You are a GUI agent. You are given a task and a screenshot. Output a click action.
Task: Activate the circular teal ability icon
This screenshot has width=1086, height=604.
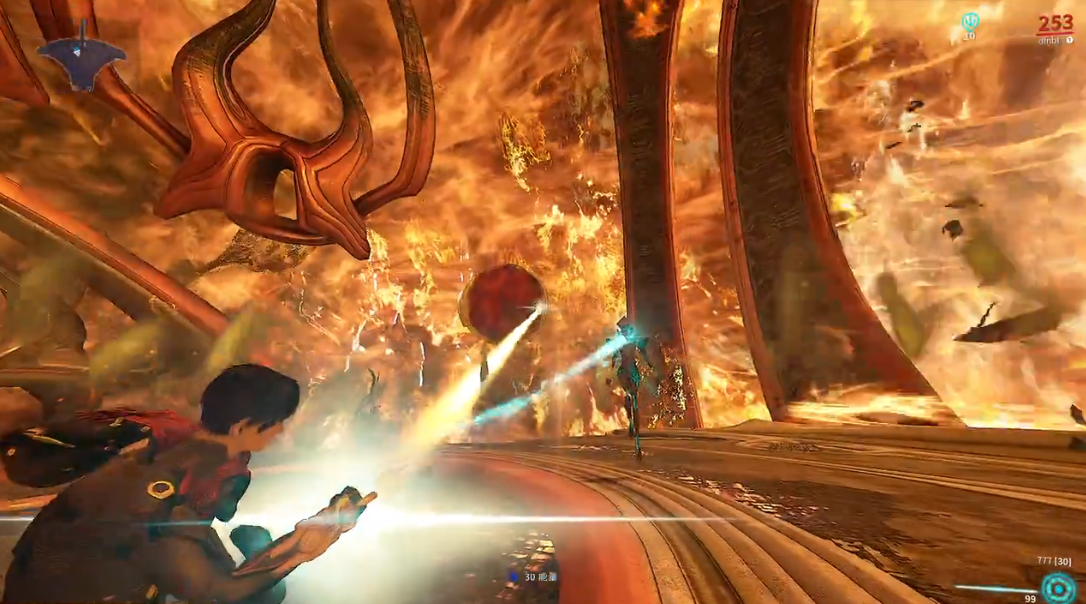tap(1055, 586)
